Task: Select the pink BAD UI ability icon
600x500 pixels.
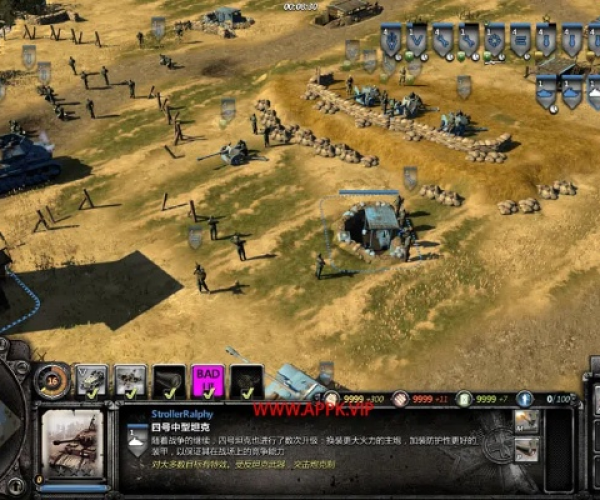Action: (209, 380)
